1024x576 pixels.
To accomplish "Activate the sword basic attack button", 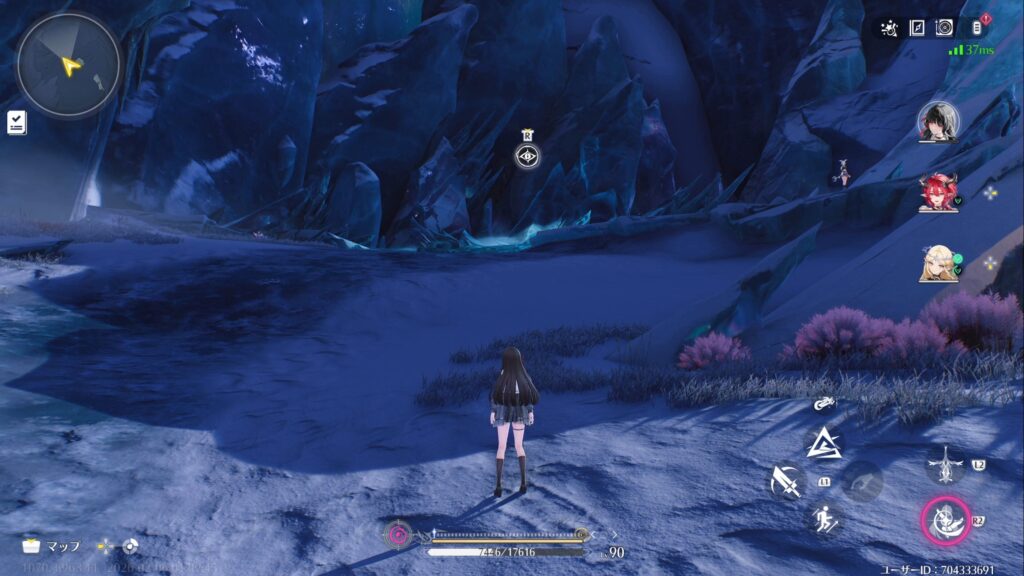I will click(x=785, y=483).
